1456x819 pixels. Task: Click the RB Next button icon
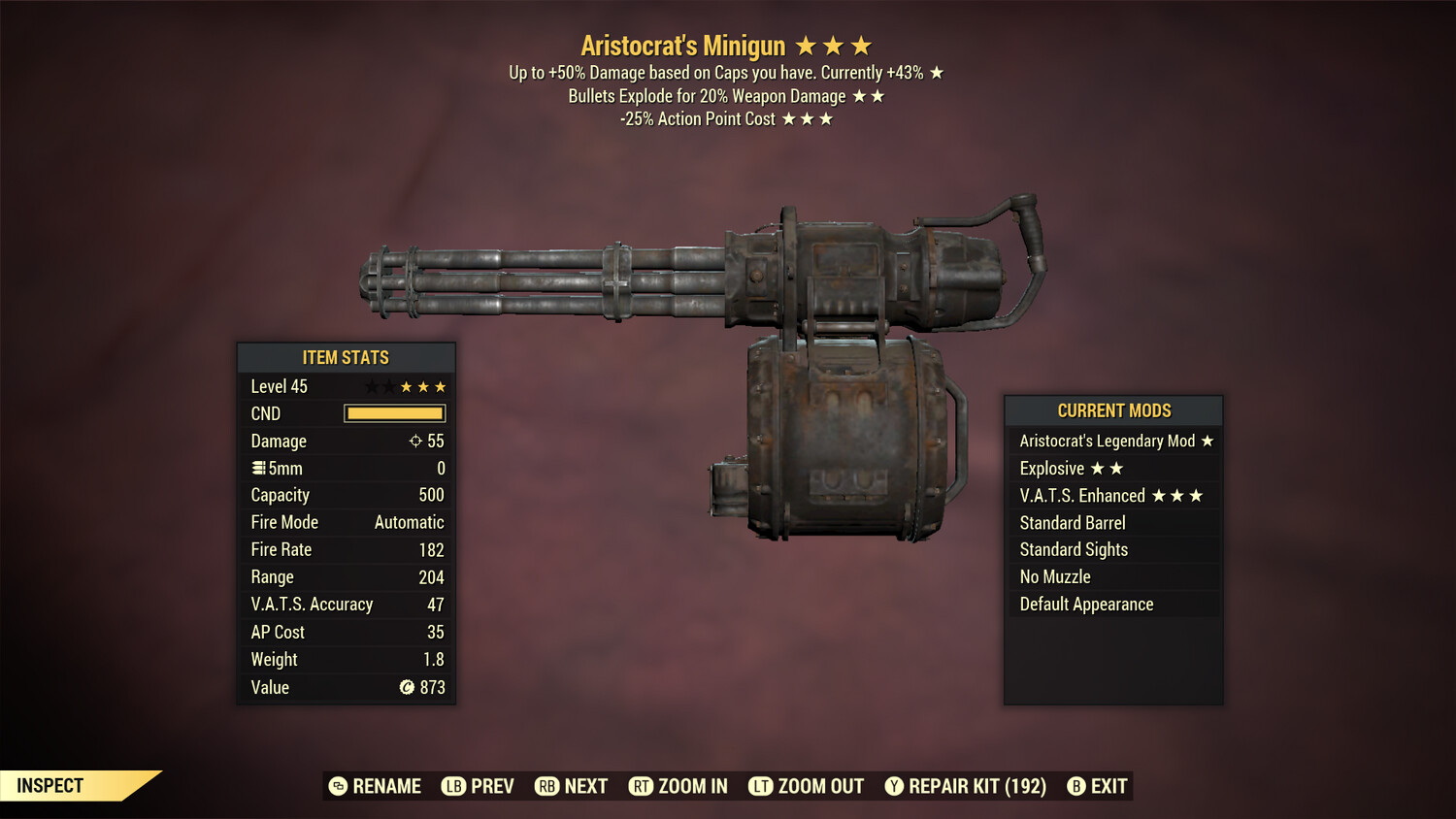[x=545, y=786]
